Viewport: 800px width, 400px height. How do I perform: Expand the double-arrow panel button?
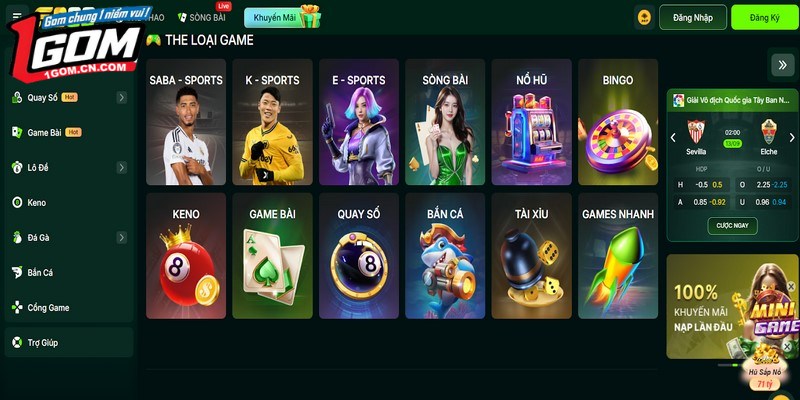(781, 64)
